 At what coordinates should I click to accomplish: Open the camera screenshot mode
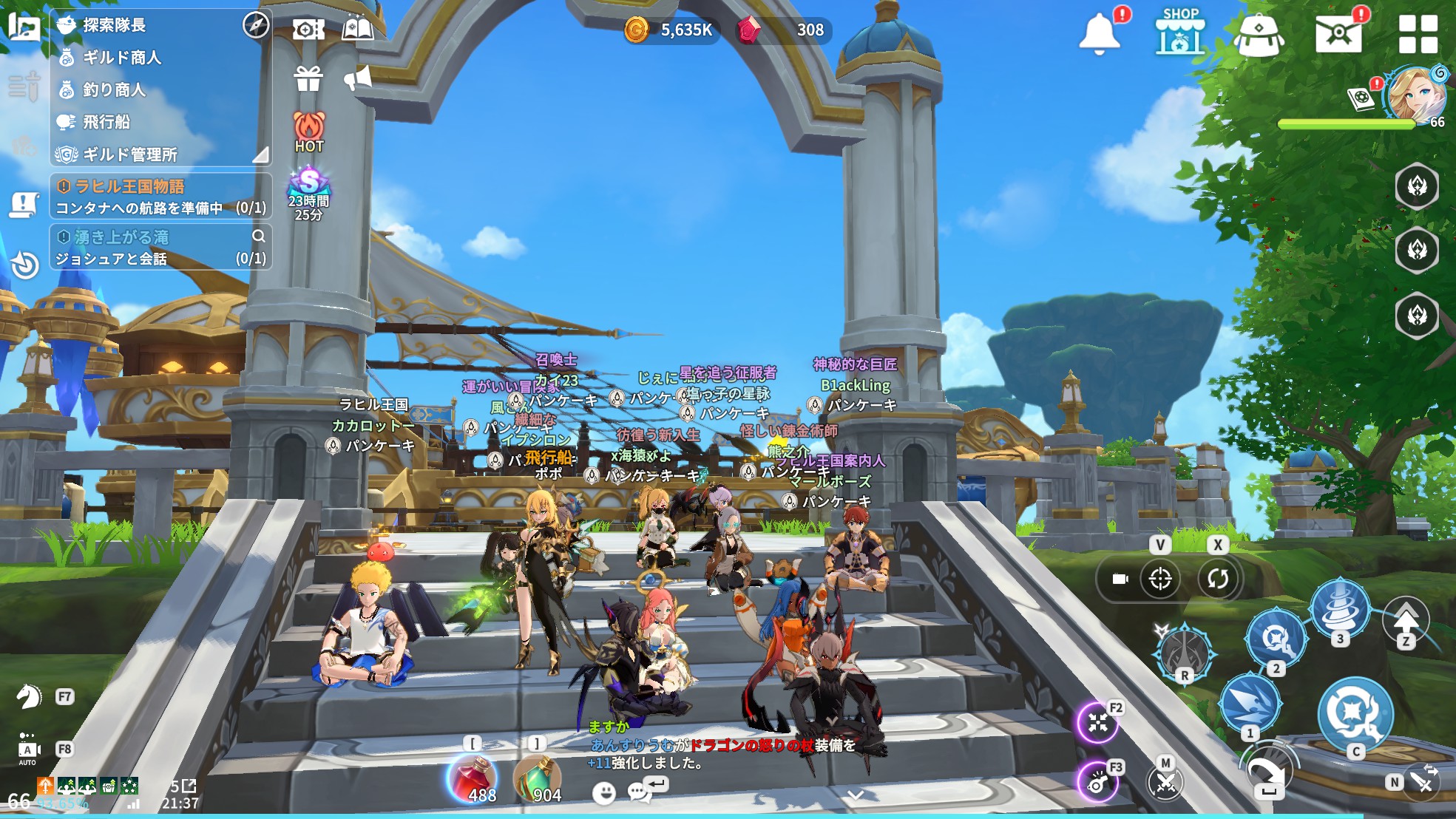point(308,30)
